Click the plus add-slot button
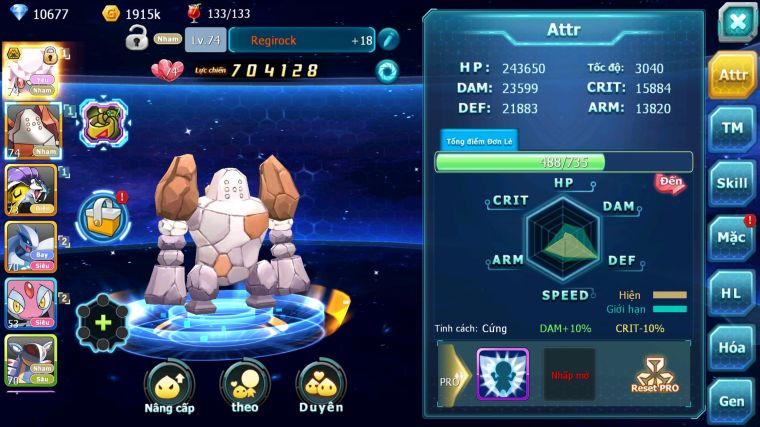The width and height of the screenshot is (760, 427). click(x=101, y=323)
